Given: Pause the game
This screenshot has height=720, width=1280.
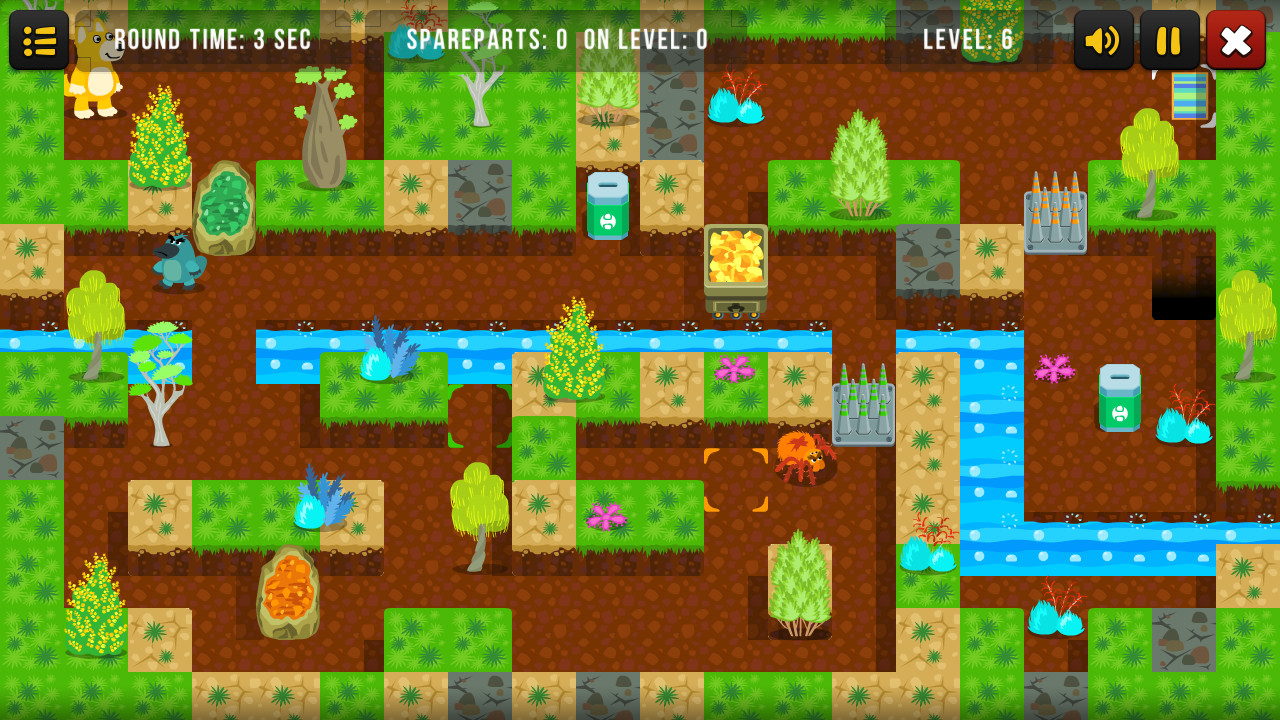Looking at the screenshot, I should pos(1167,40).
